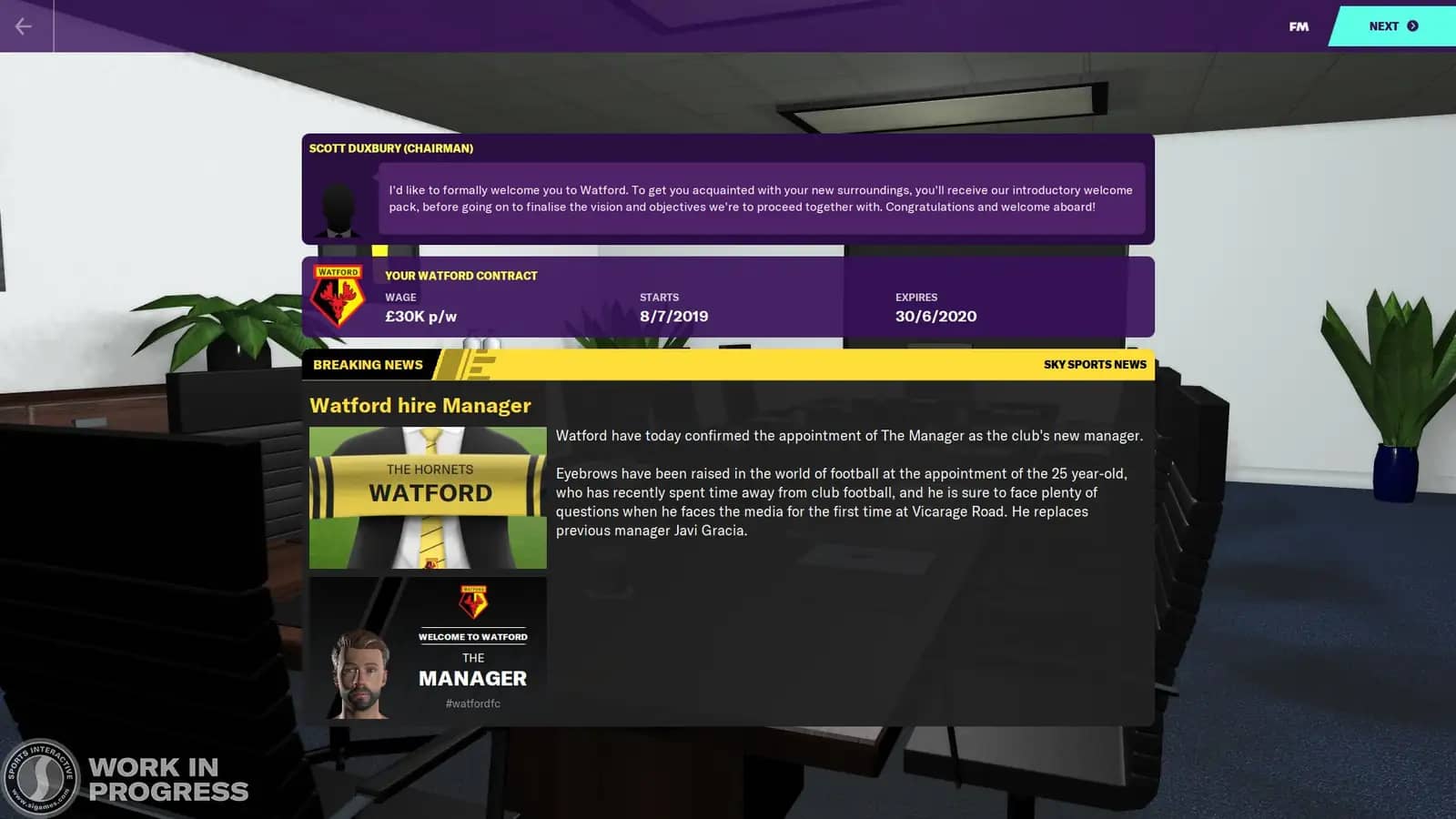Click the FM logo in the top bar
Viewport: 1456px width, 819px height.
[1299, 26]
